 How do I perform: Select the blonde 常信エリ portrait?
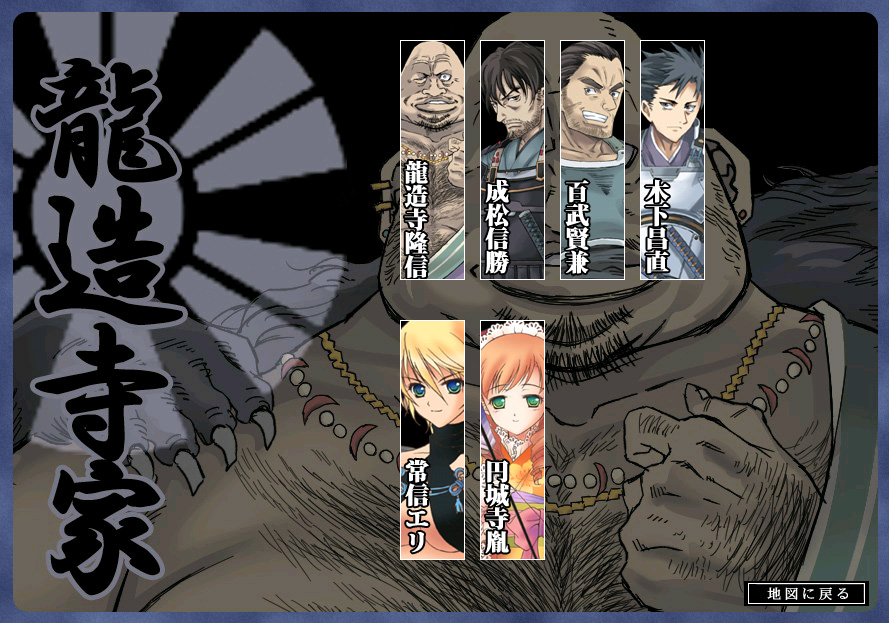pos(432,440)
